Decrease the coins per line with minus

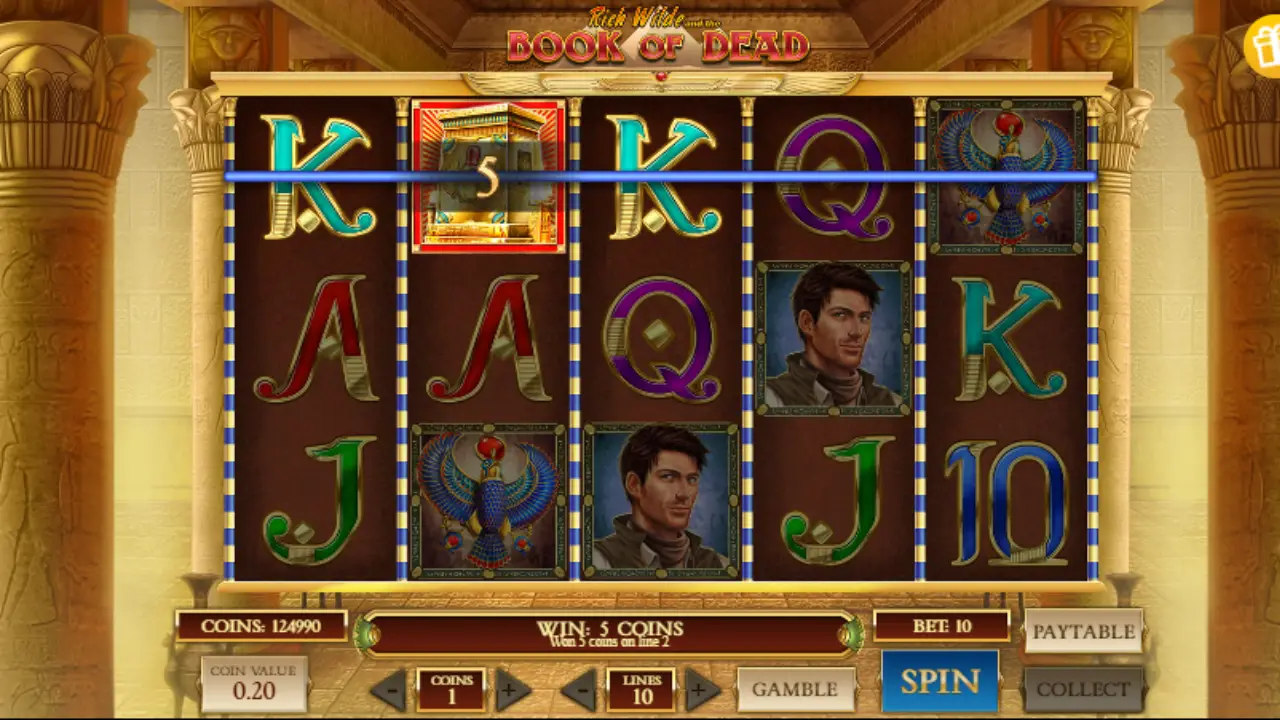388,689
